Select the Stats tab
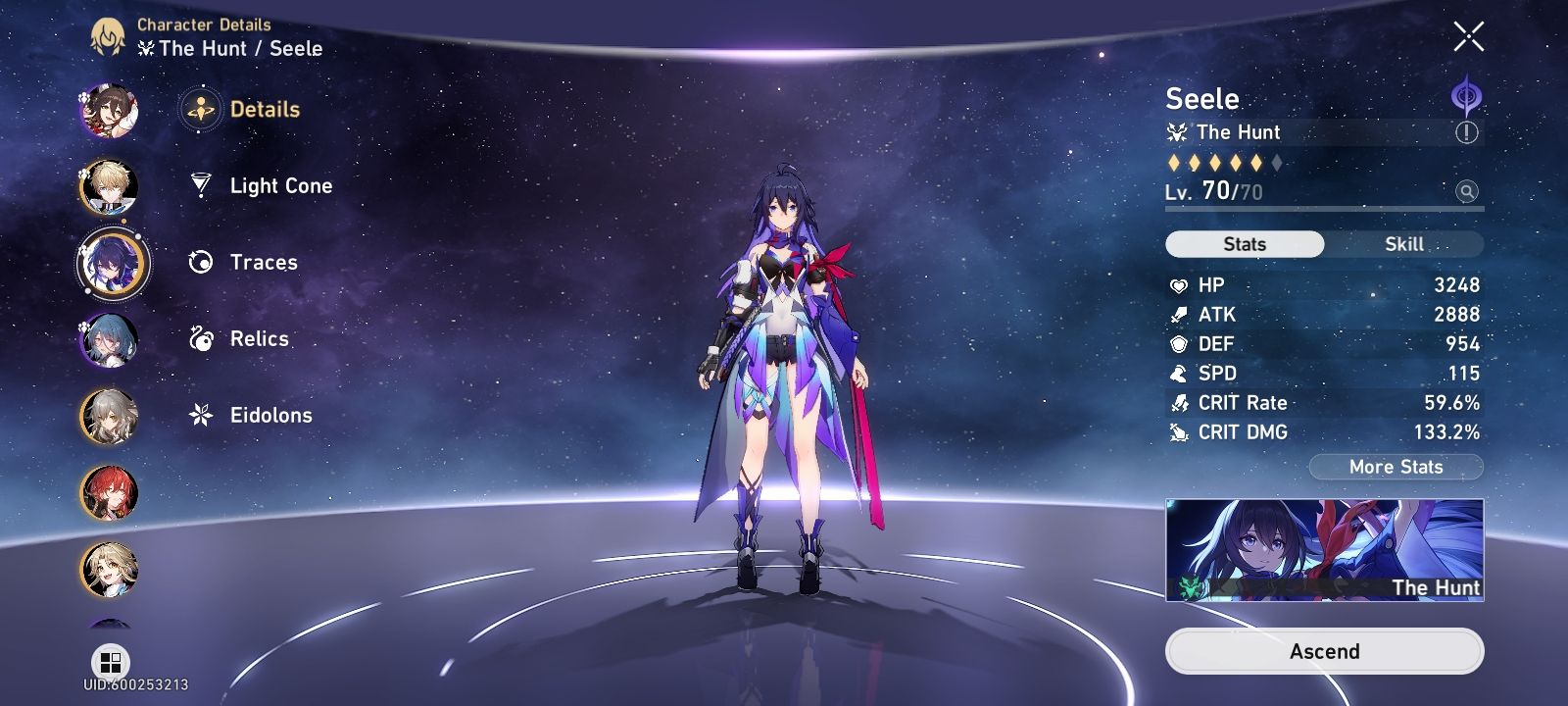Image resolution: width=1568 pixels, height=706 pixels. pyautogui.click(x=1244, y=244)
